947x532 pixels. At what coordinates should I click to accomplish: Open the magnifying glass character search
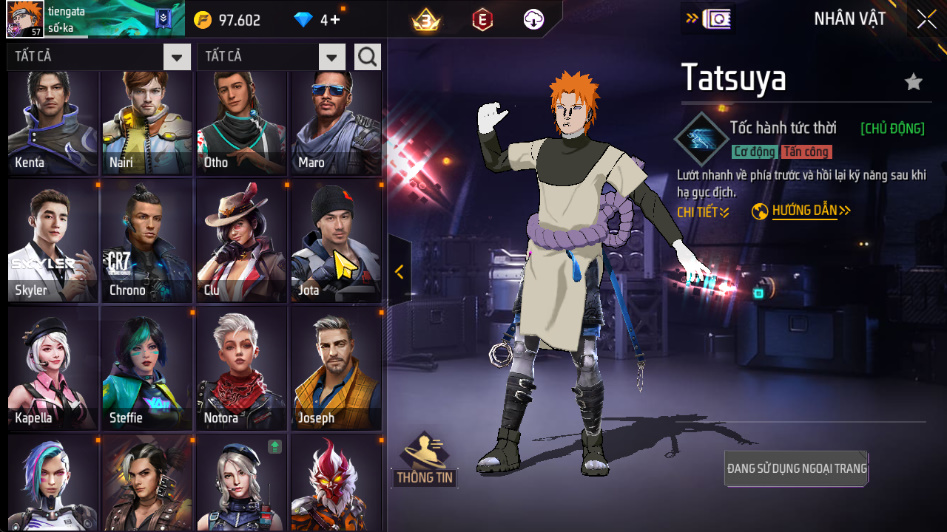[367, 57]
